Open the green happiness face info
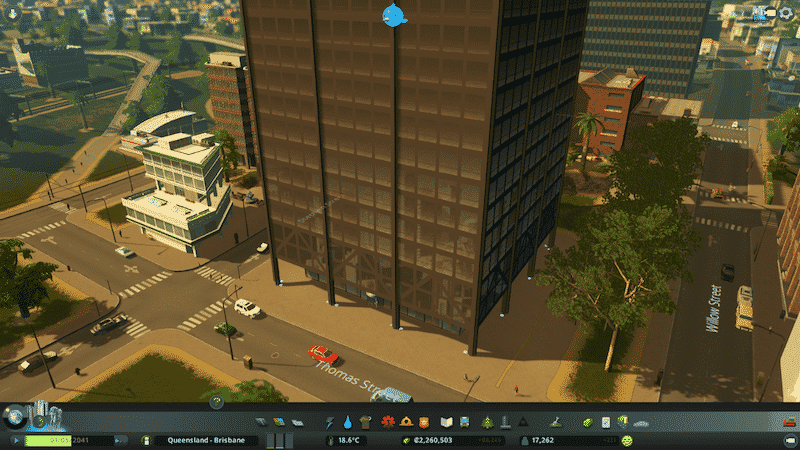 [x=627, y=440]
